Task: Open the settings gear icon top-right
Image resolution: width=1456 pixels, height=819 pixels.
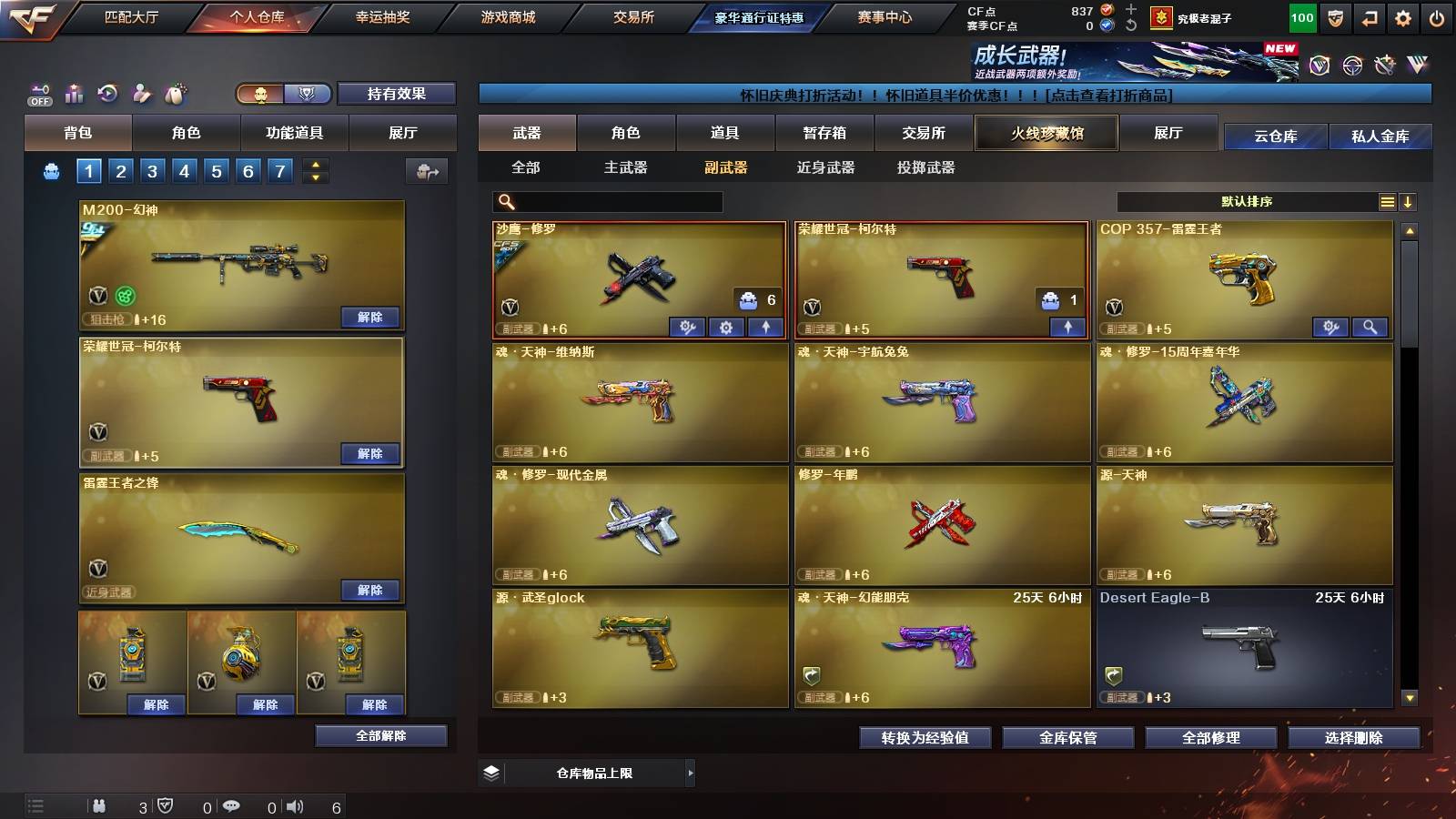Action: click(1402, 16)
